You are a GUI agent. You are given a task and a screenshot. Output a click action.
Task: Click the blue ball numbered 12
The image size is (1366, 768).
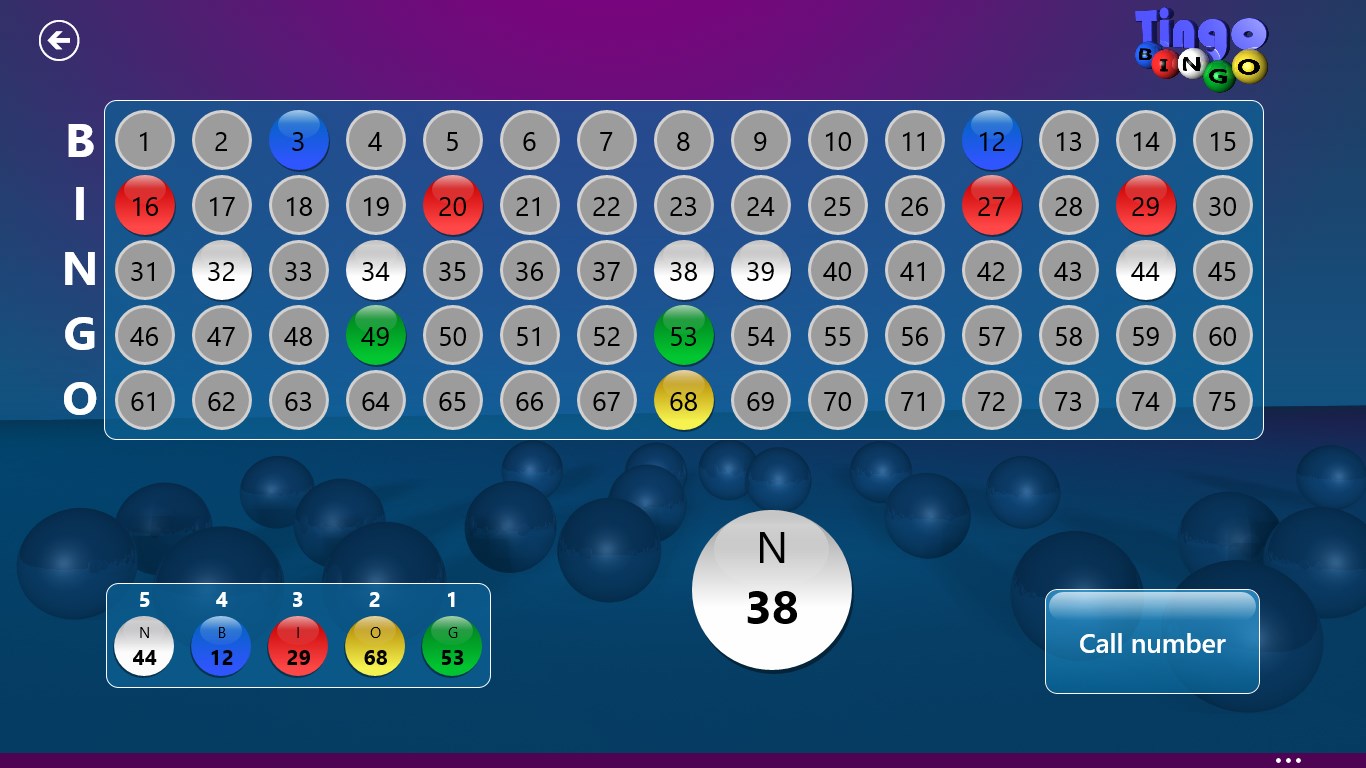click(992, 141)
